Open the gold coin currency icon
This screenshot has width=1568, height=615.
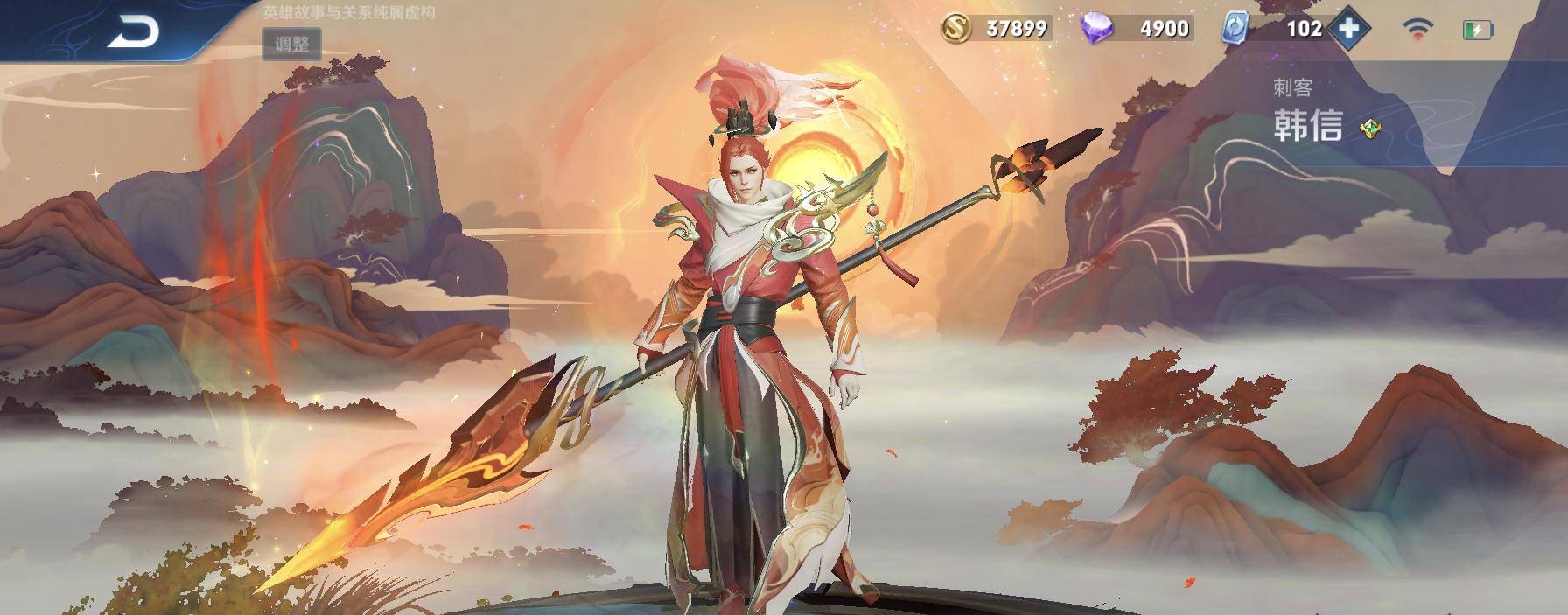pyautogui.click(x=957, y=29)
